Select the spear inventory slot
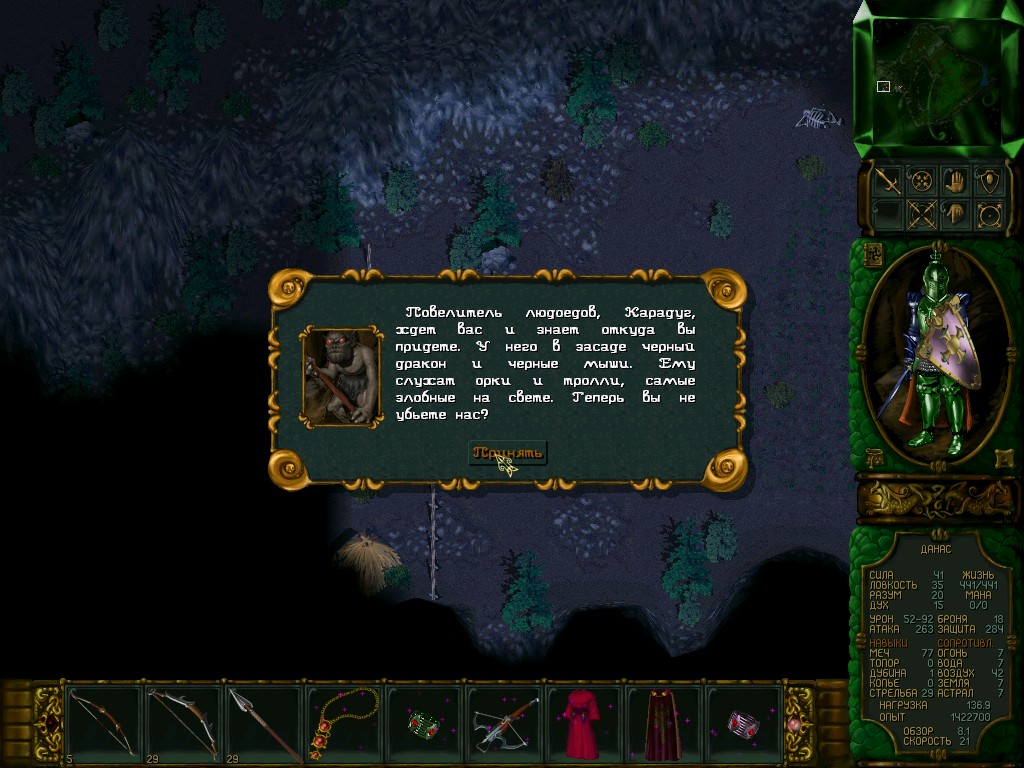The height and width of the screenshot is (768, 1024). click(263, 722)
